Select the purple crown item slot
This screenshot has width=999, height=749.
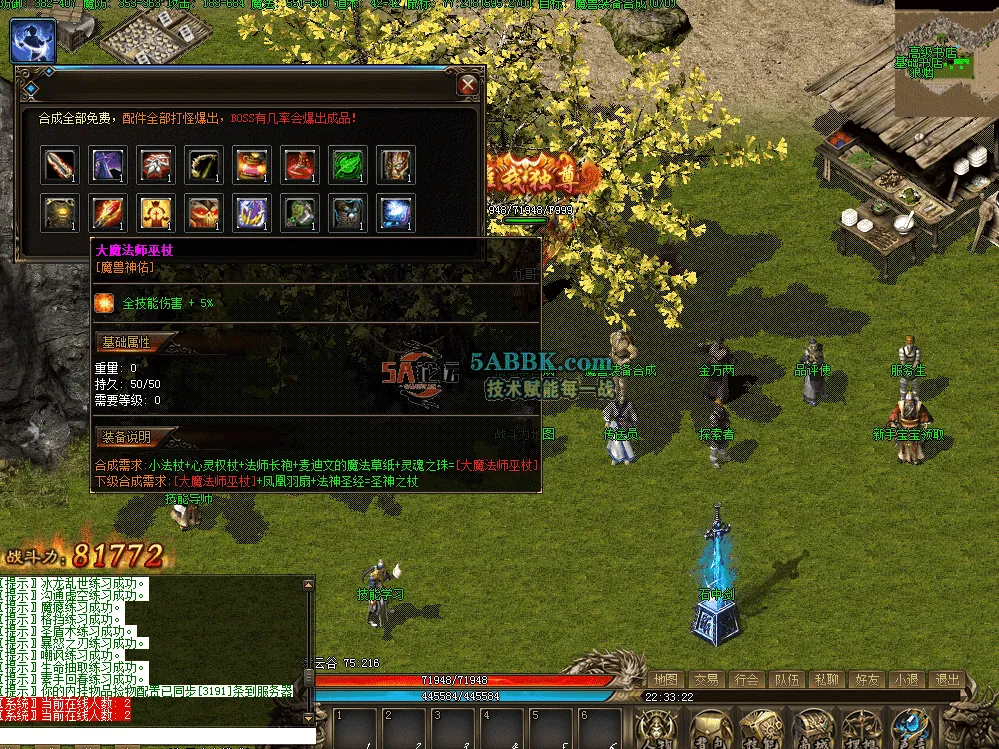252,213
